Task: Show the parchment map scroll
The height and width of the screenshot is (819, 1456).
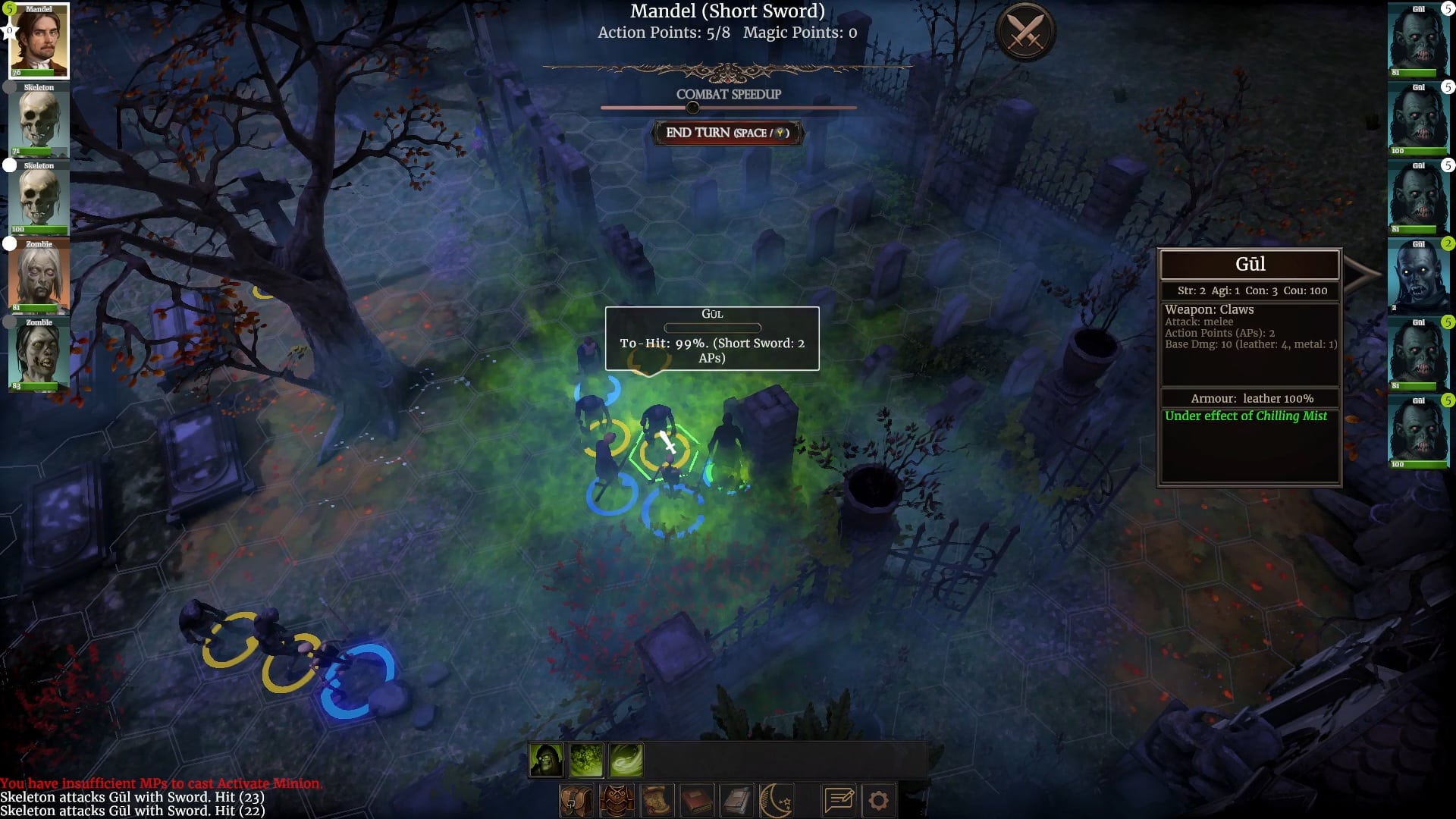Action: pyautogui.click(x=657, y=801)
